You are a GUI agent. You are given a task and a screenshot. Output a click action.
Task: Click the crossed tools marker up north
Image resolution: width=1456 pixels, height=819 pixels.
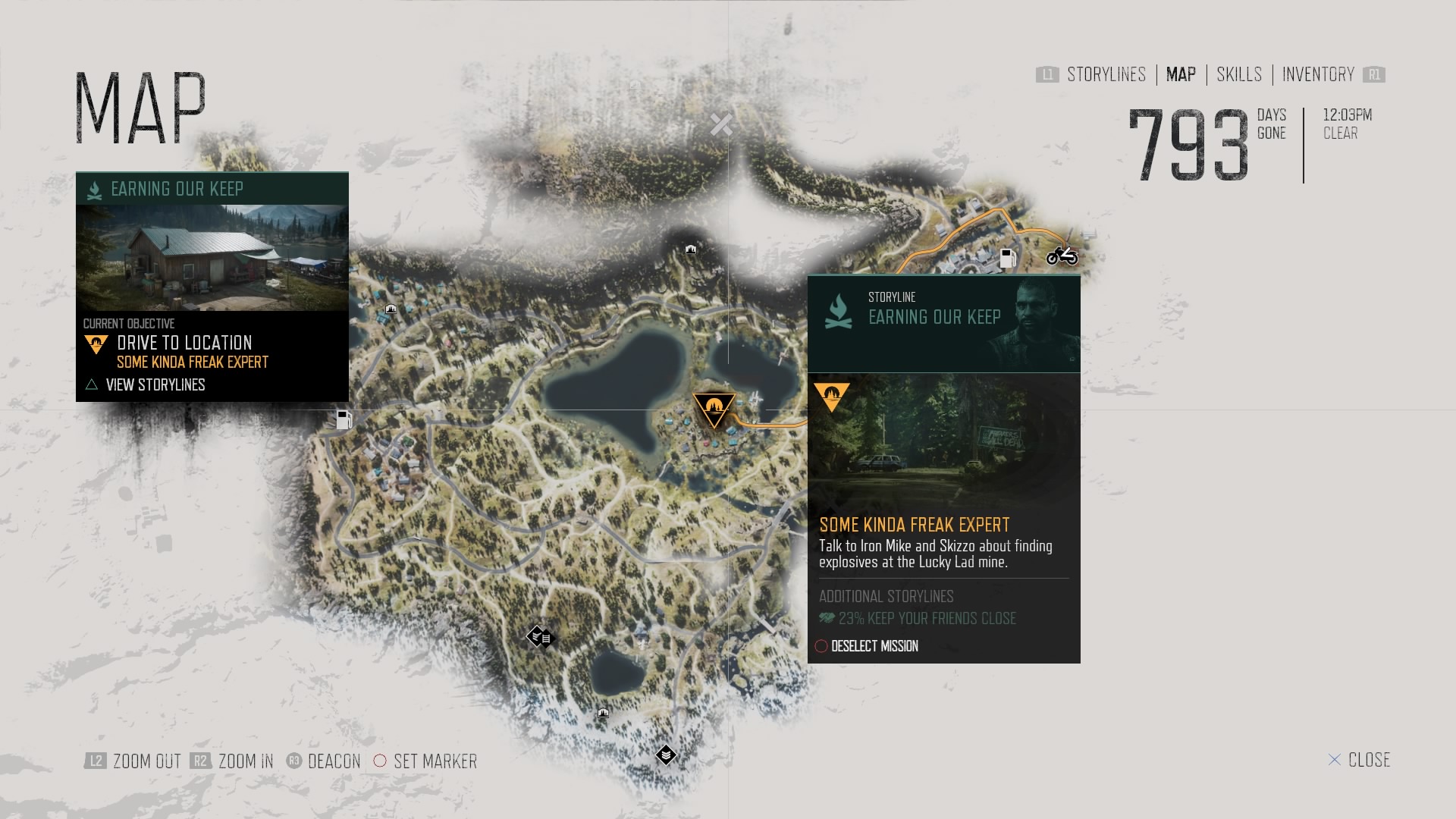pyautogui.click(x=721, y=124)
